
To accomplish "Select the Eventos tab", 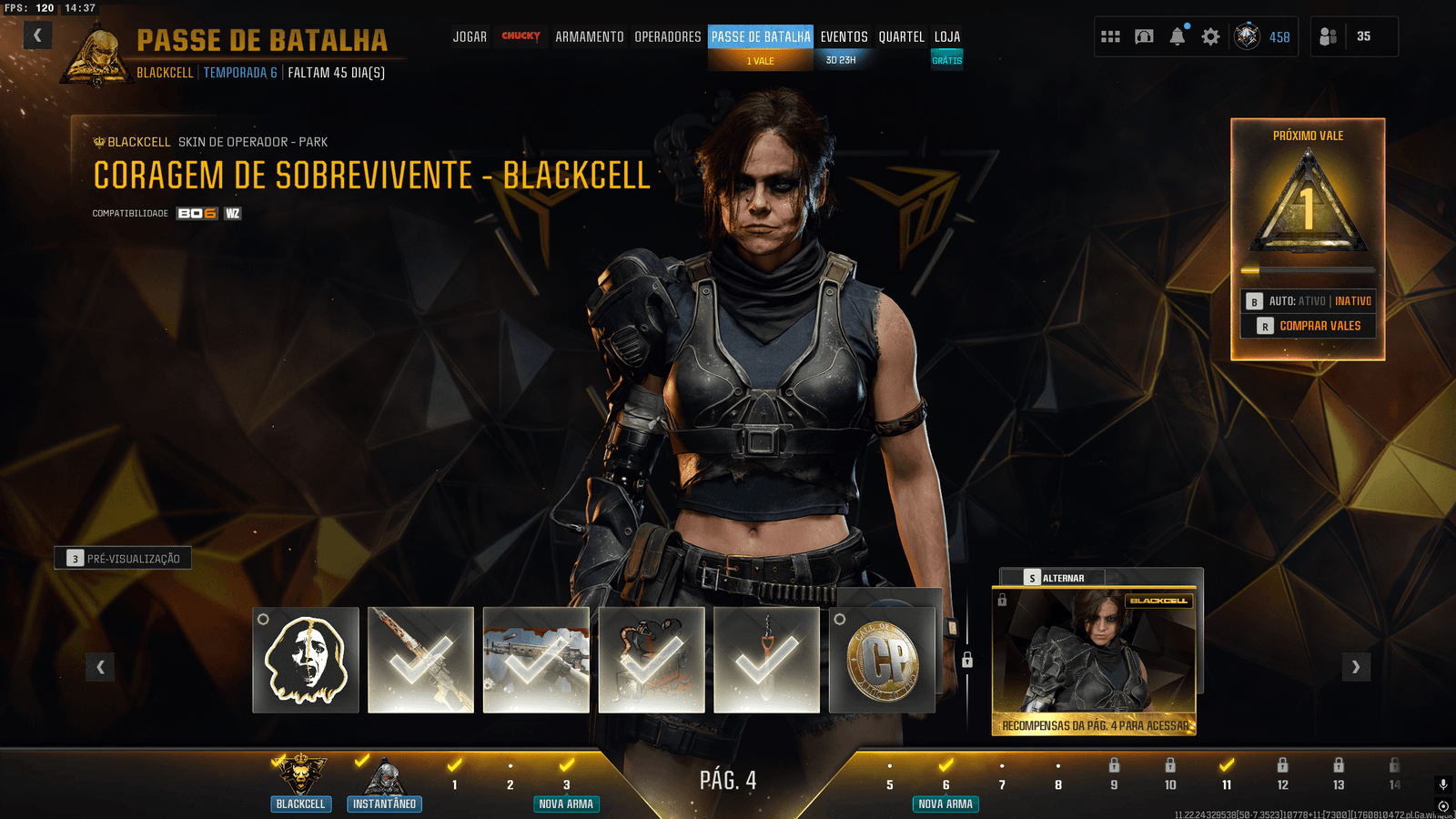I will (x=844, y=37).
